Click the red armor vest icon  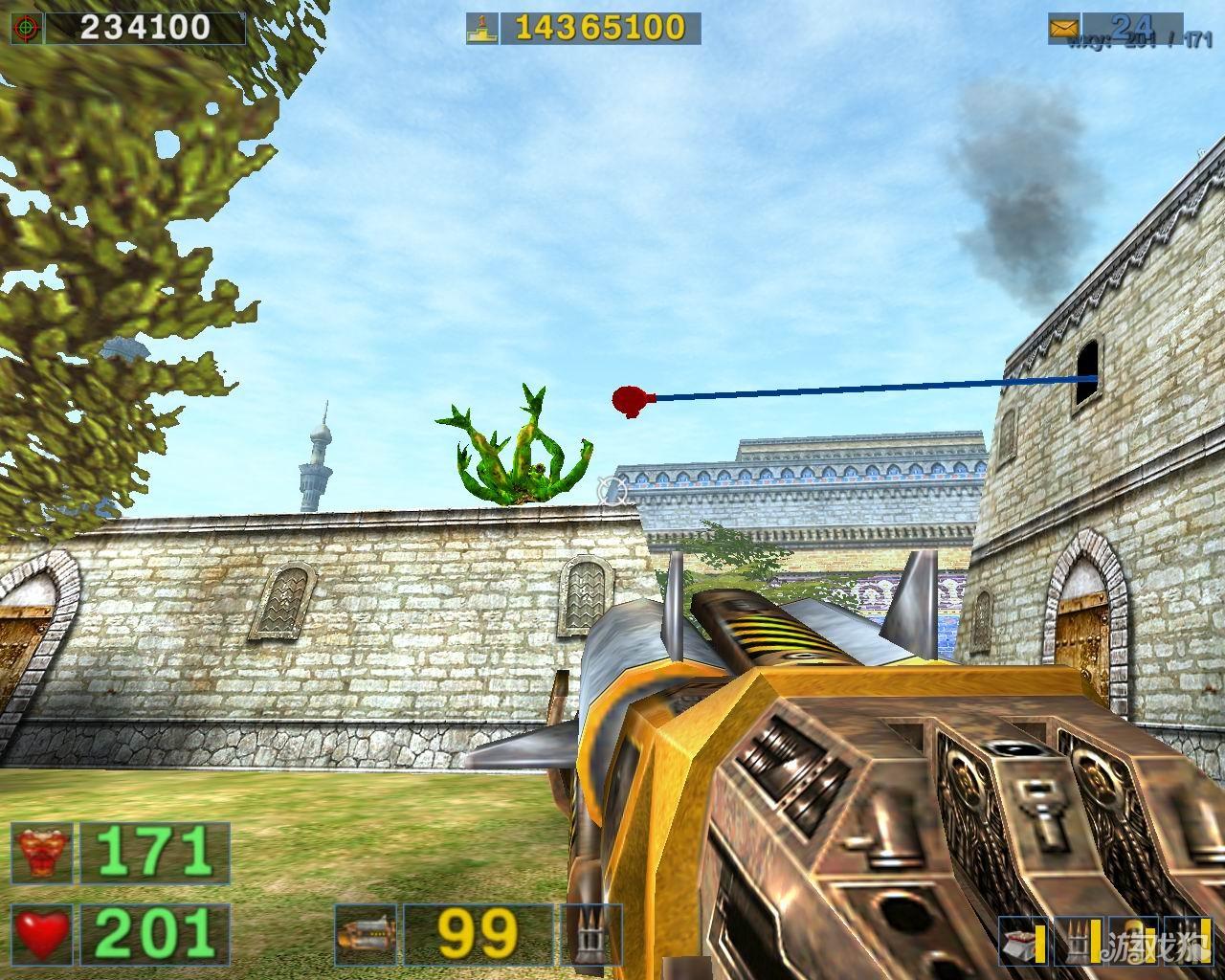(x=43, y=852)
